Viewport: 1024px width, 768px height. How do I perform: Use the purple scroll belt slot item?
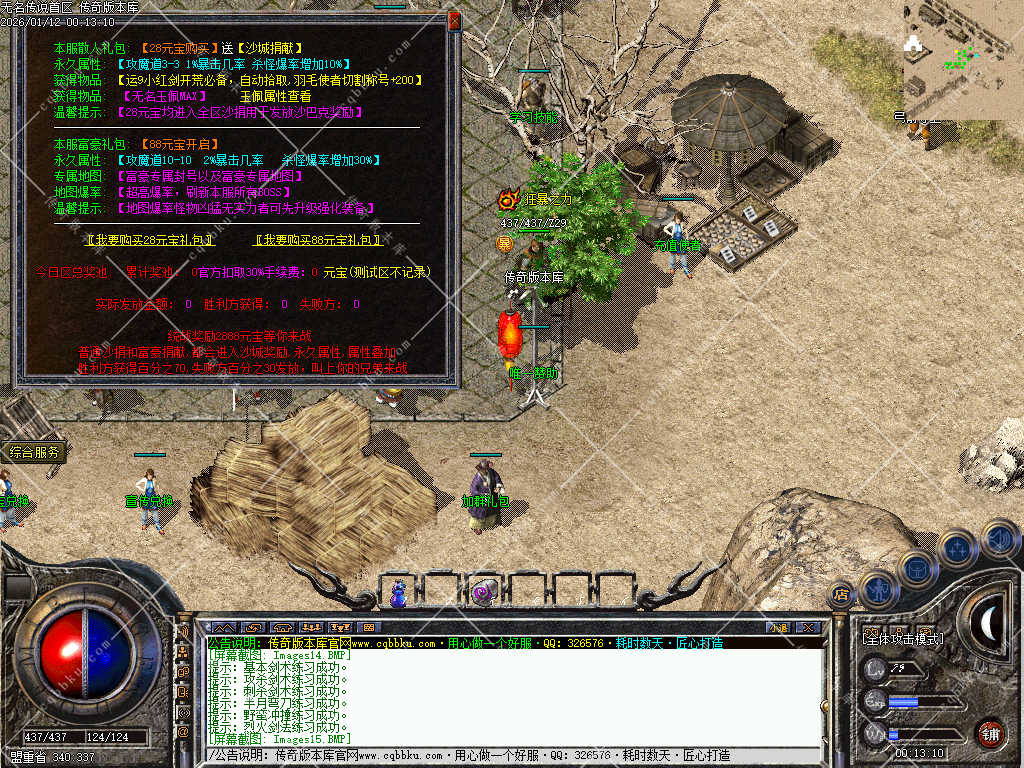pos(483,593)
